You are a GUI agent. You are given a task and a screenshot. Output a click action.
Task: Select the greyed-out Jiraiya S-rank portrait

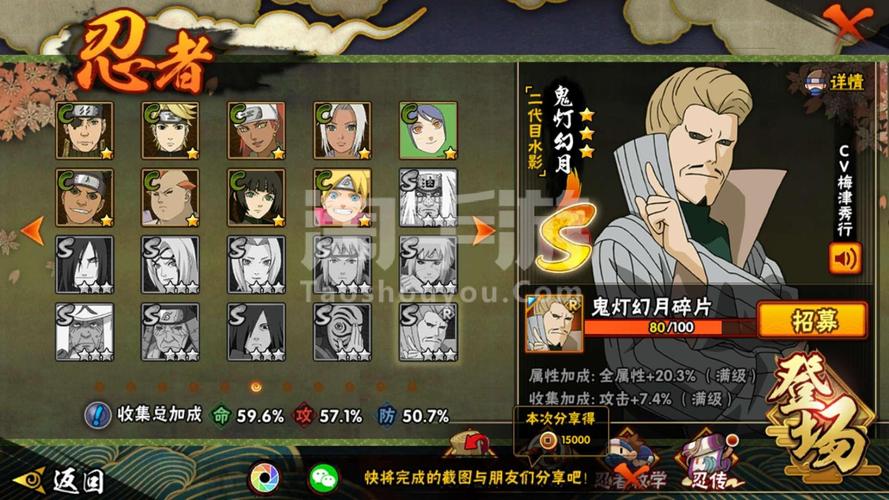(x=429, y=197)
